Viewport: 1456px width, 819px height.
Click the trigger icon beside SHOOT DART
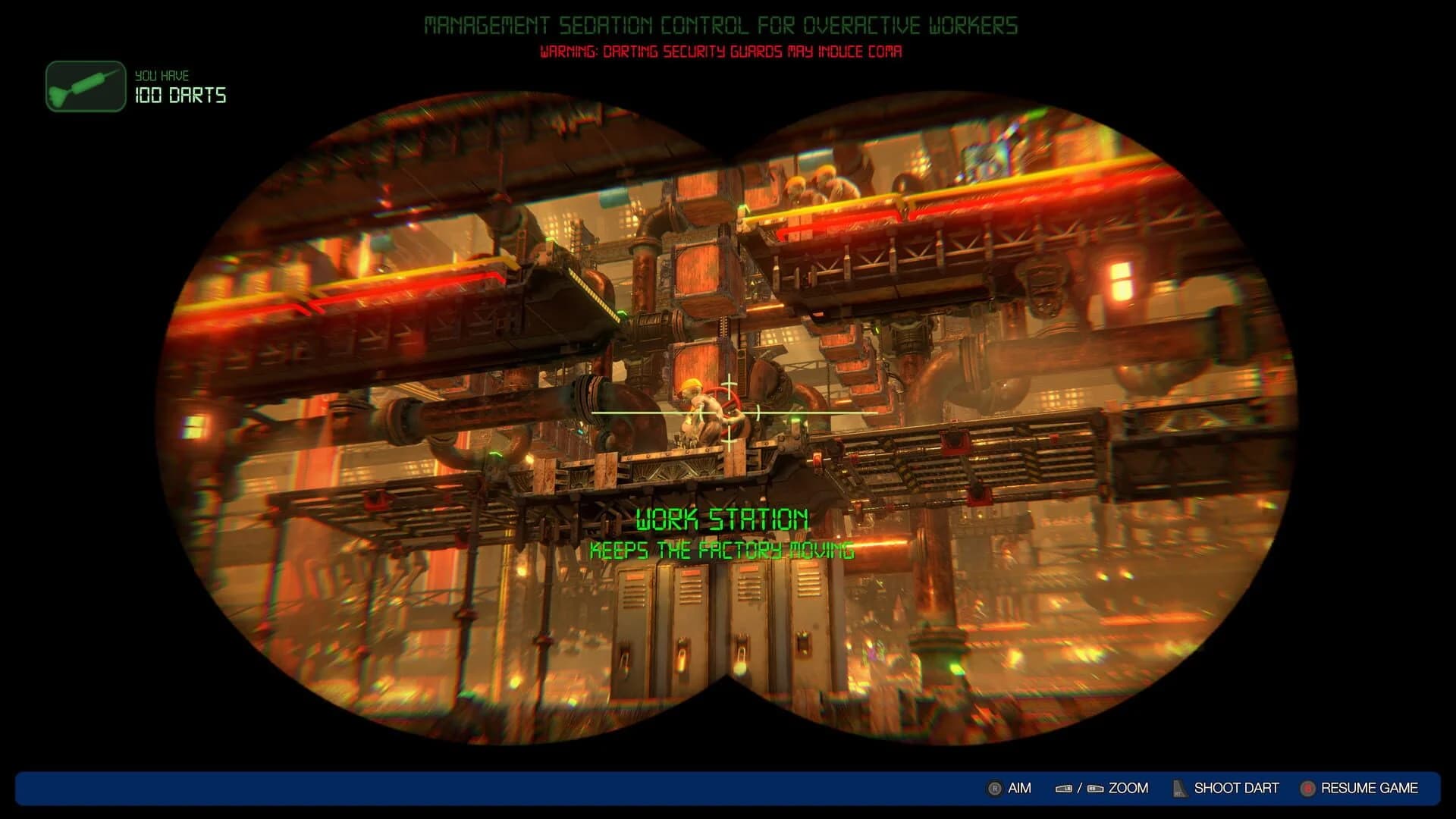click(1177, 789)
